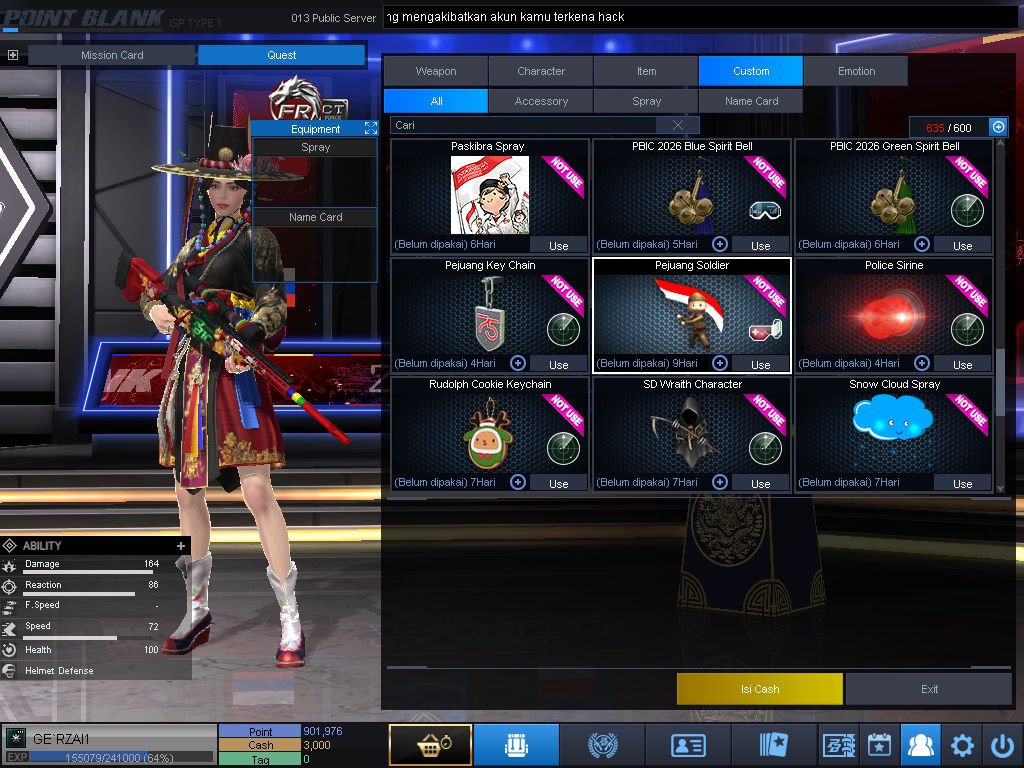Screen dimensions: 1024x768
Task: Show the Spray category
Action: pos(646,101)
